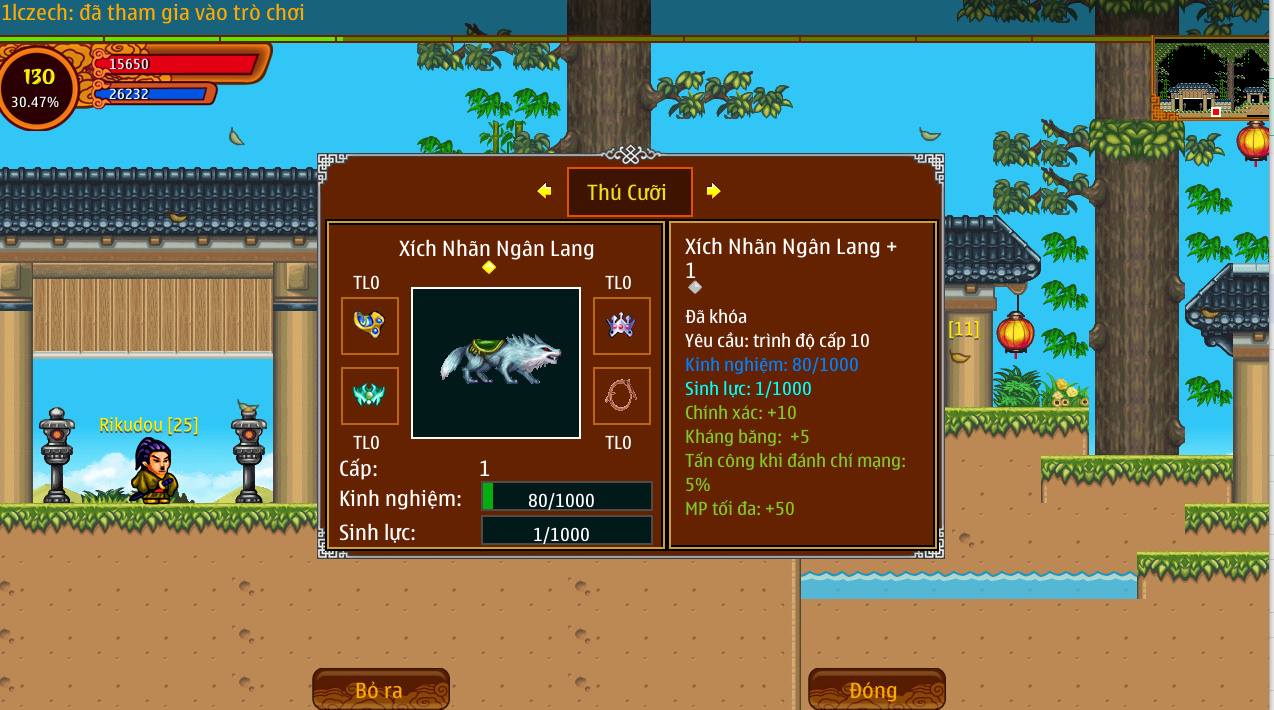
Task: Close the panel with Đóng button
Action: [x=876, y=690]
